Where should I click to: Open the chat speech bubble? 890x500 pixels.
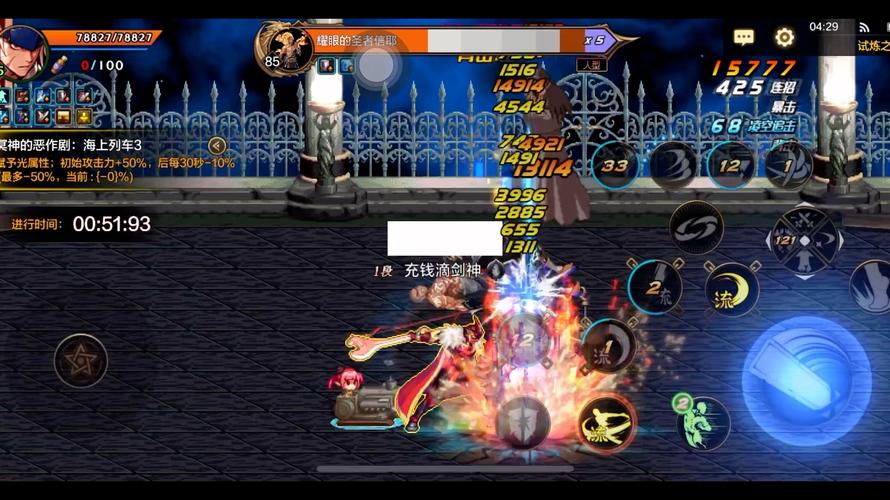tap(744, 37)
